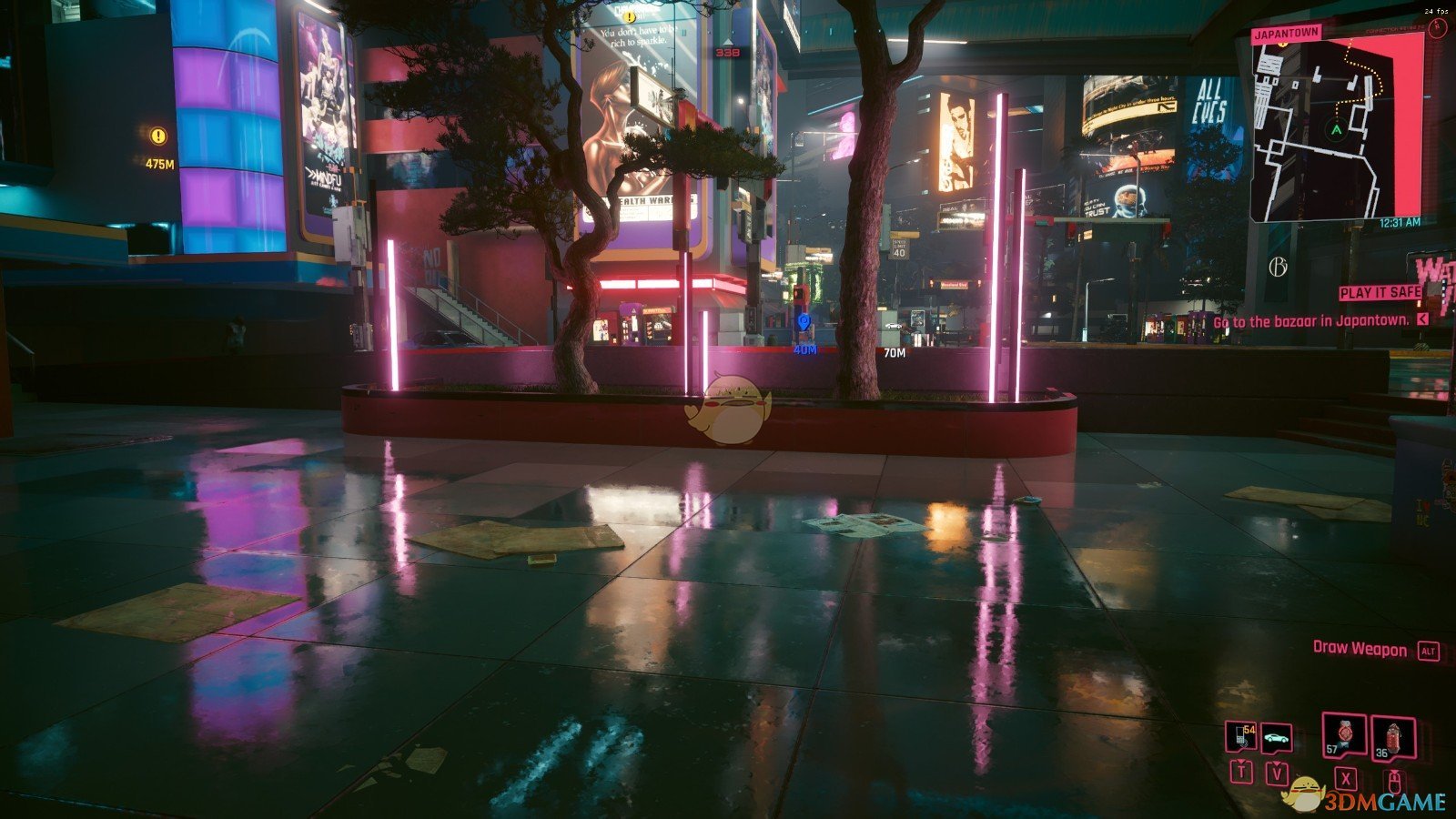Click the 12:31 AM clock display
The height and width of the screenshot is (819, 1456).
pos(1401,222)
